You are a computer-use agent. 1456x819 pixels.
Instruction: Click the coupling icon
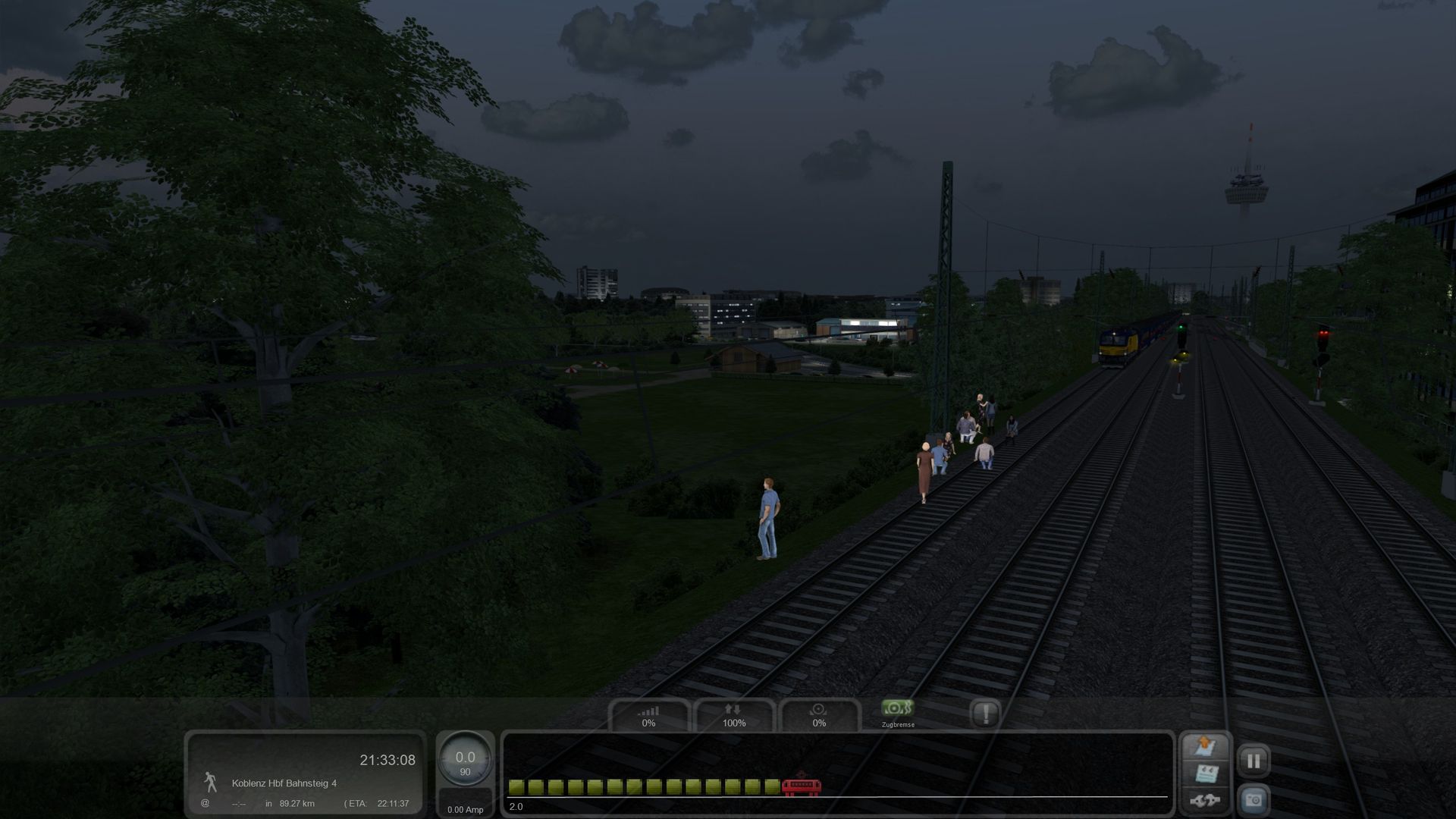click(x=1205, y=800)
